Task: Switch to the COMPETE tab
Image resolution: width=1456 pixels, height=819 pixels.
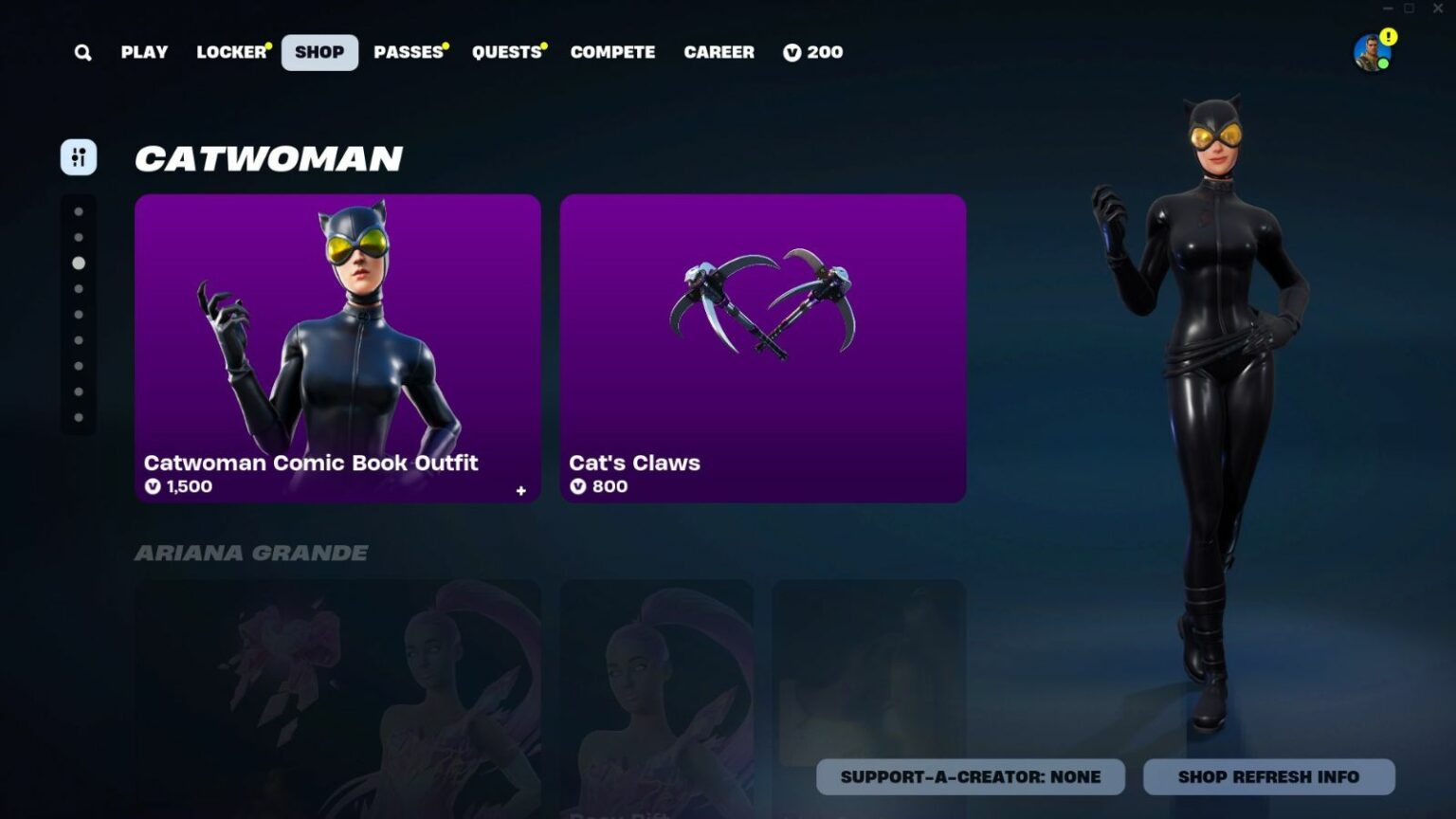Action: (x=612, y=52)
